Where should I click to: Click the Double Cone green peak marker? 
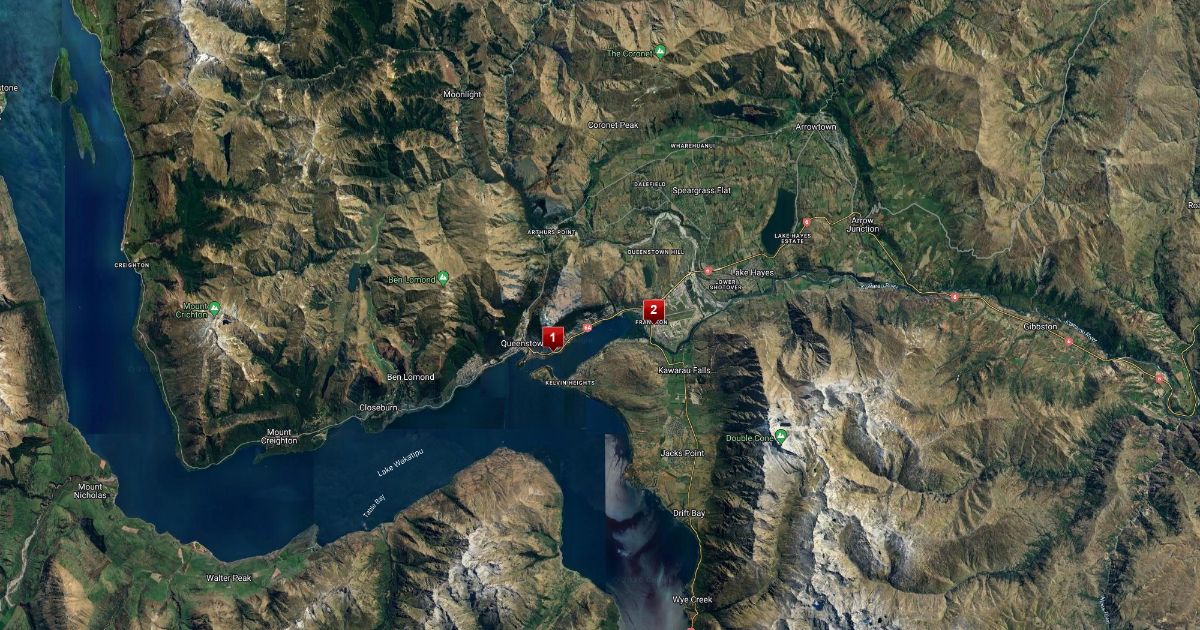click(x=781, y=436)
